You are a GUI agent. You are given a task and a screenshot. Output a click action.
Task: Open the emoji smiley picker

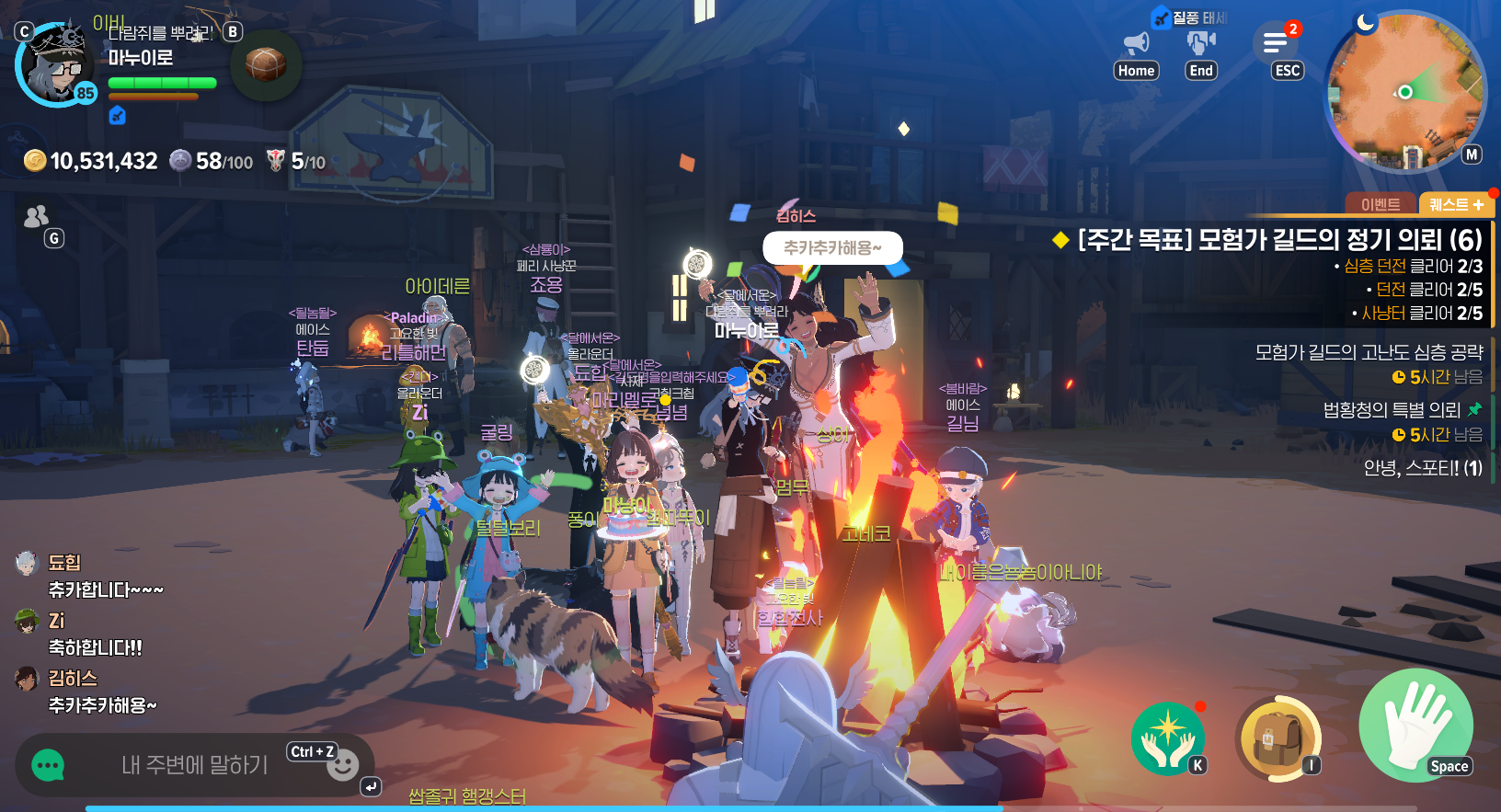tap(343, 765)
